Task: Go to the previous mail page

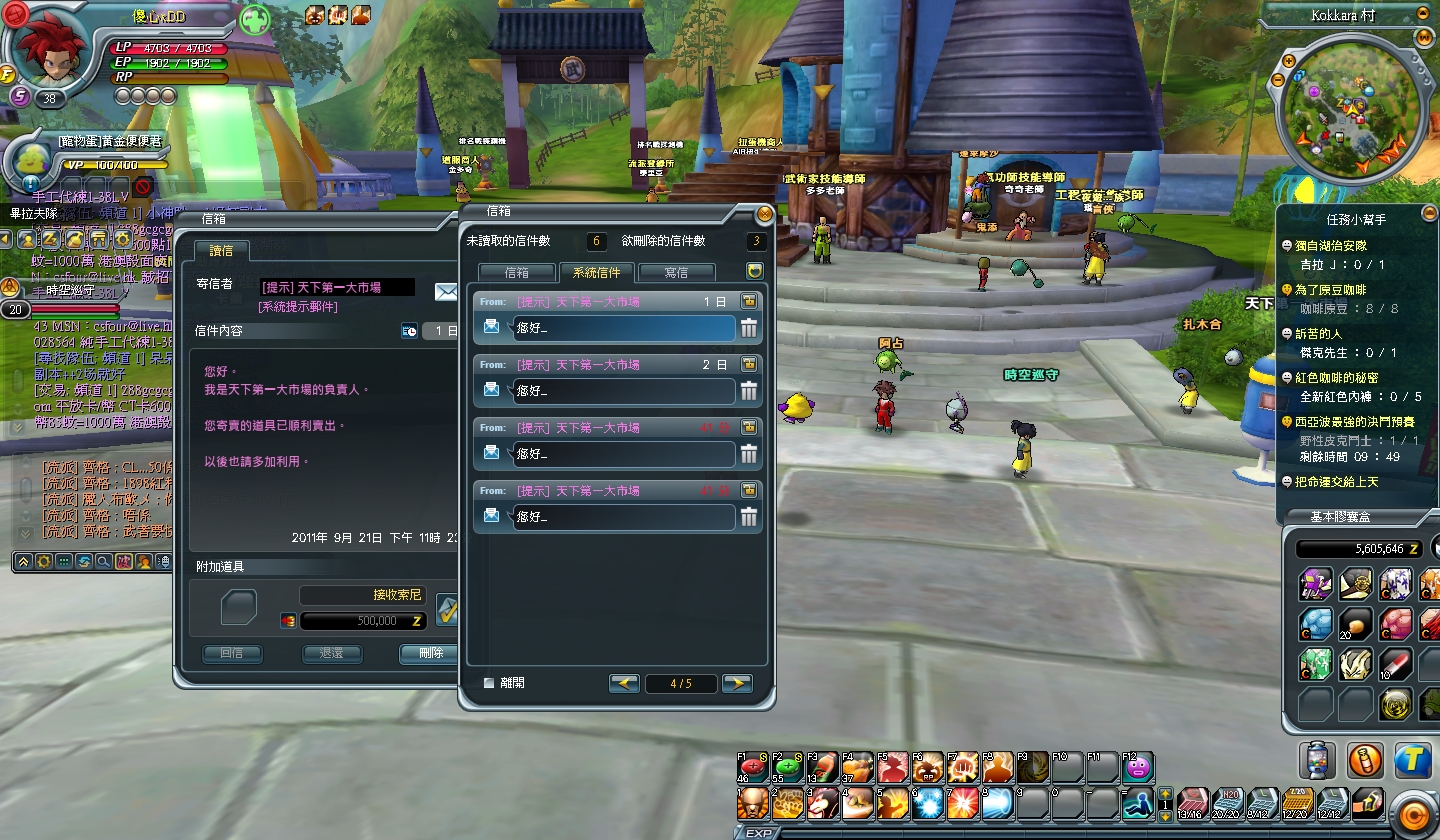Action: [624, 684]
